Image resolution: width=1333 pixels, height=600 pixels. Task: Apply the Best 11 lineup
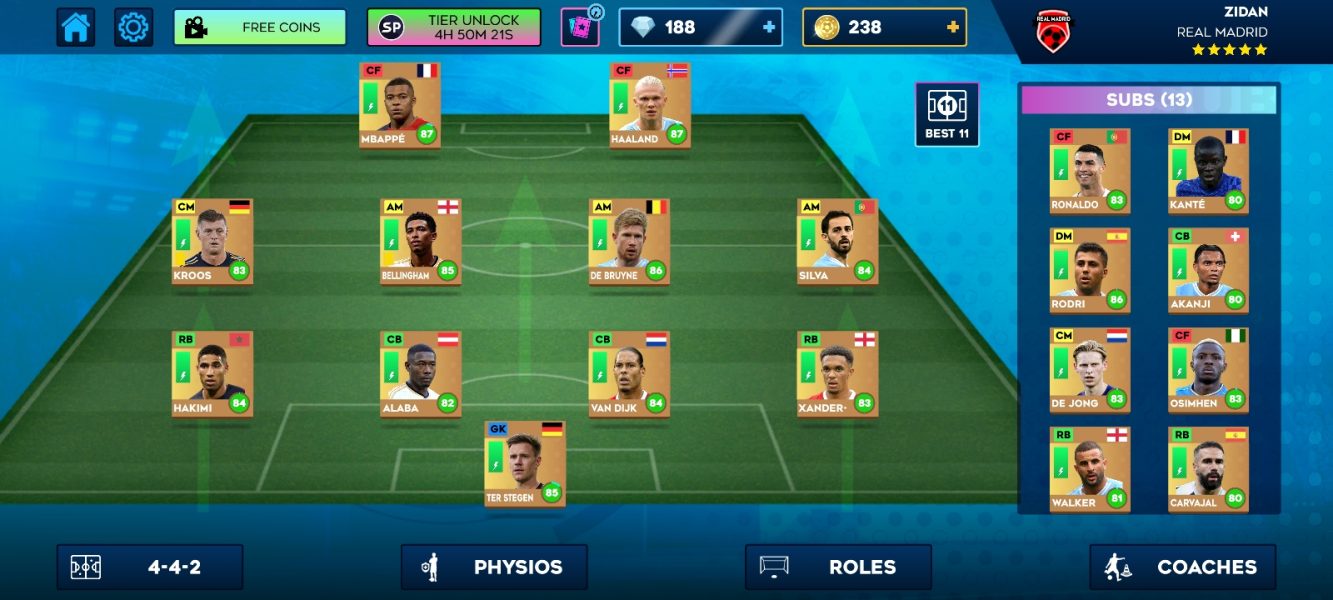click(946, 114)
